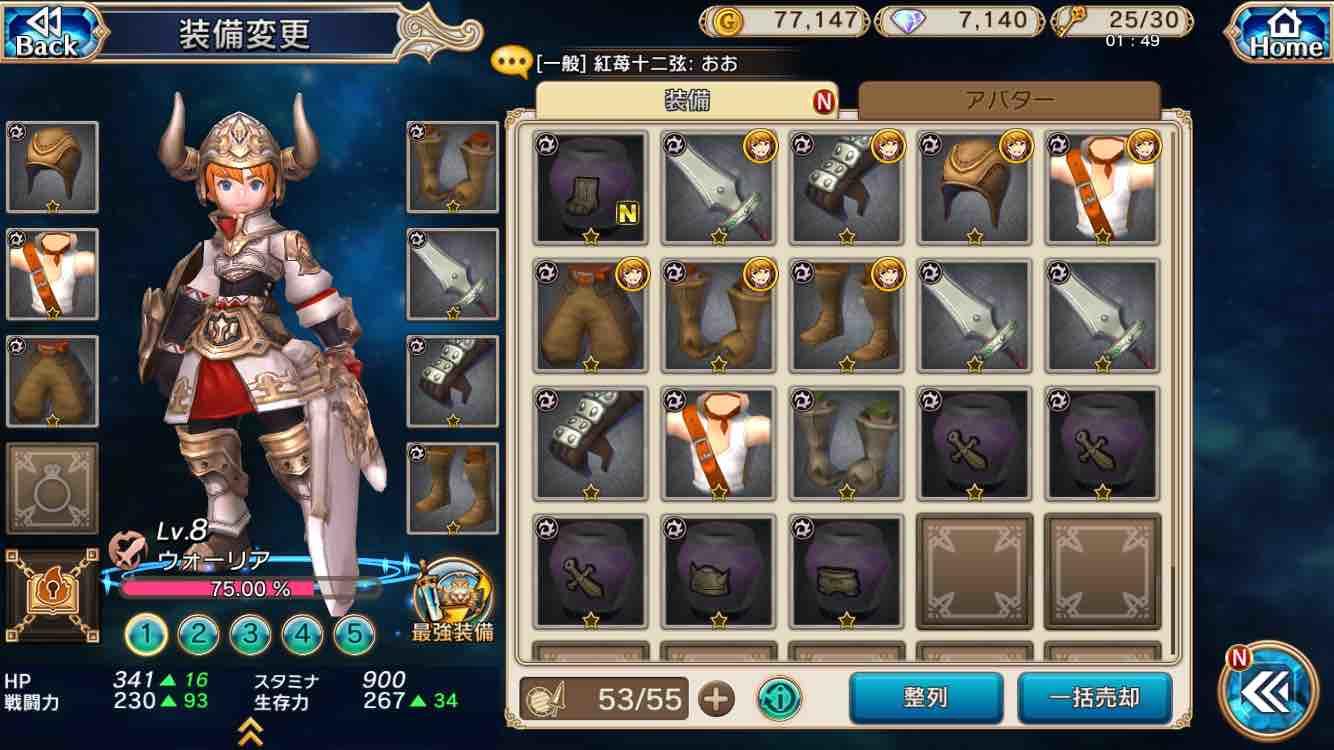
Task: Open the chat bubble icon
Action: click(x=511, y=59)
